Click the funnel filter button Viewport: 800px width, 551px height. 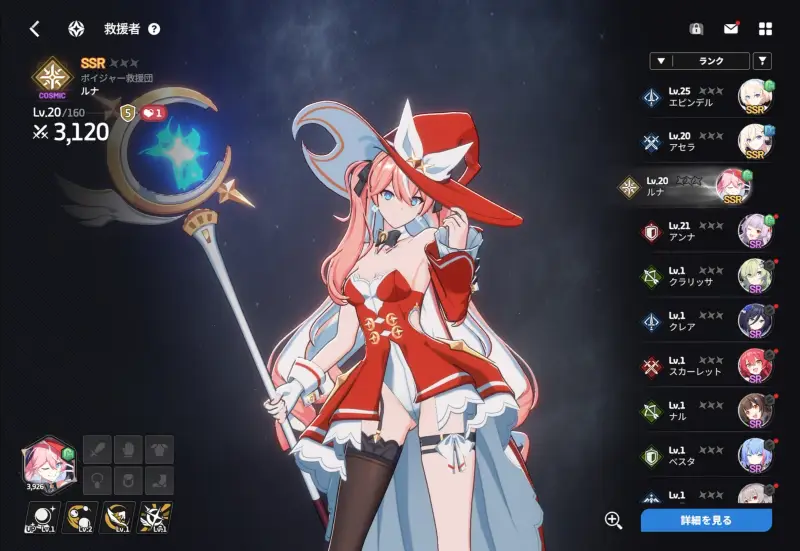[x=762, y=61]
